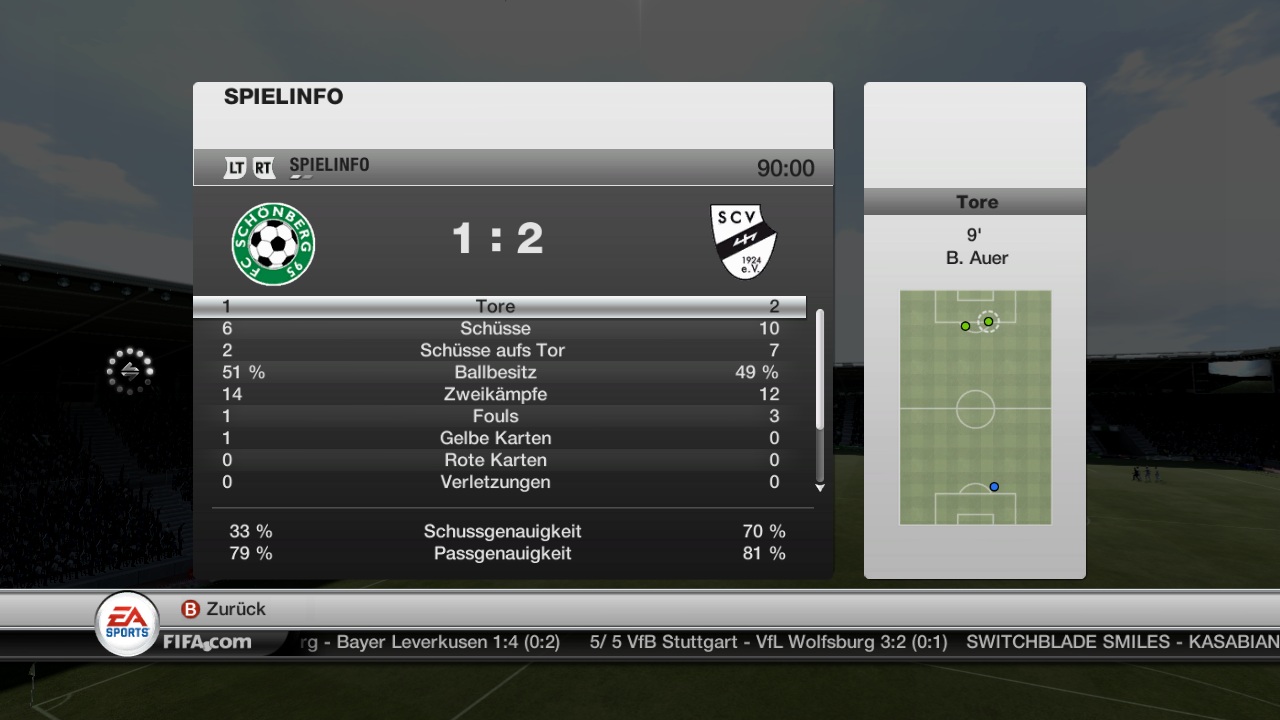Select the circled green goal marker
This screenshot has height=720, width=1280.
988,321
